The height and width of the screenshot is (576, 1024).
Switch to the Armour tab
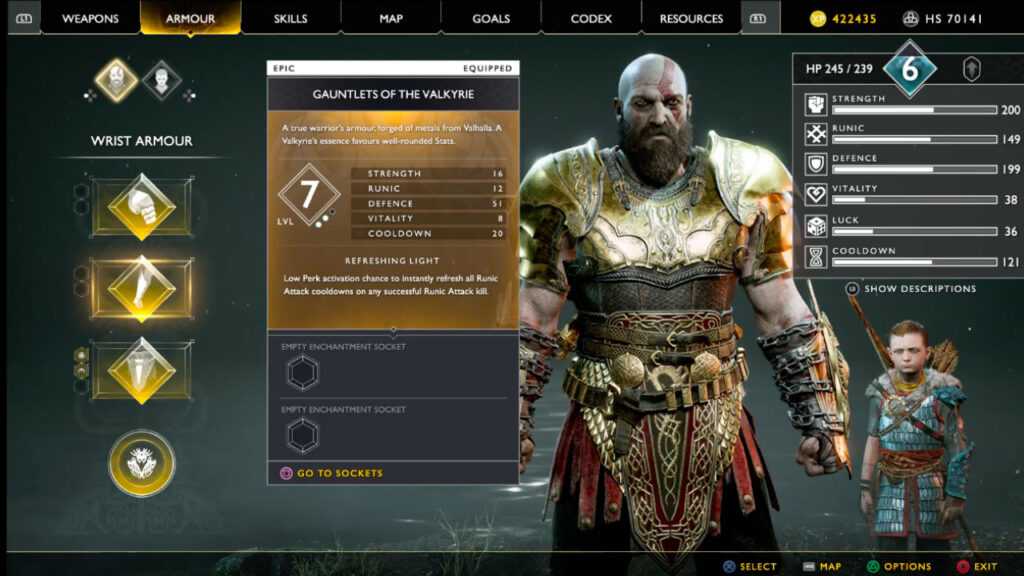coord(190,18)
